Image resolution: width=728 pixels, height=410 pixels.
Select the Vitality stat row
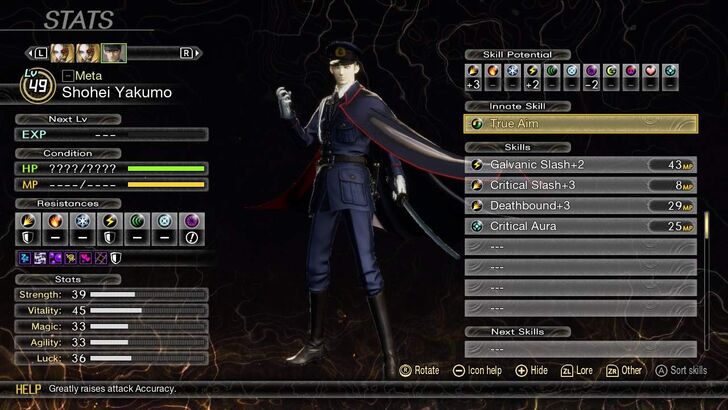point(112,311)
